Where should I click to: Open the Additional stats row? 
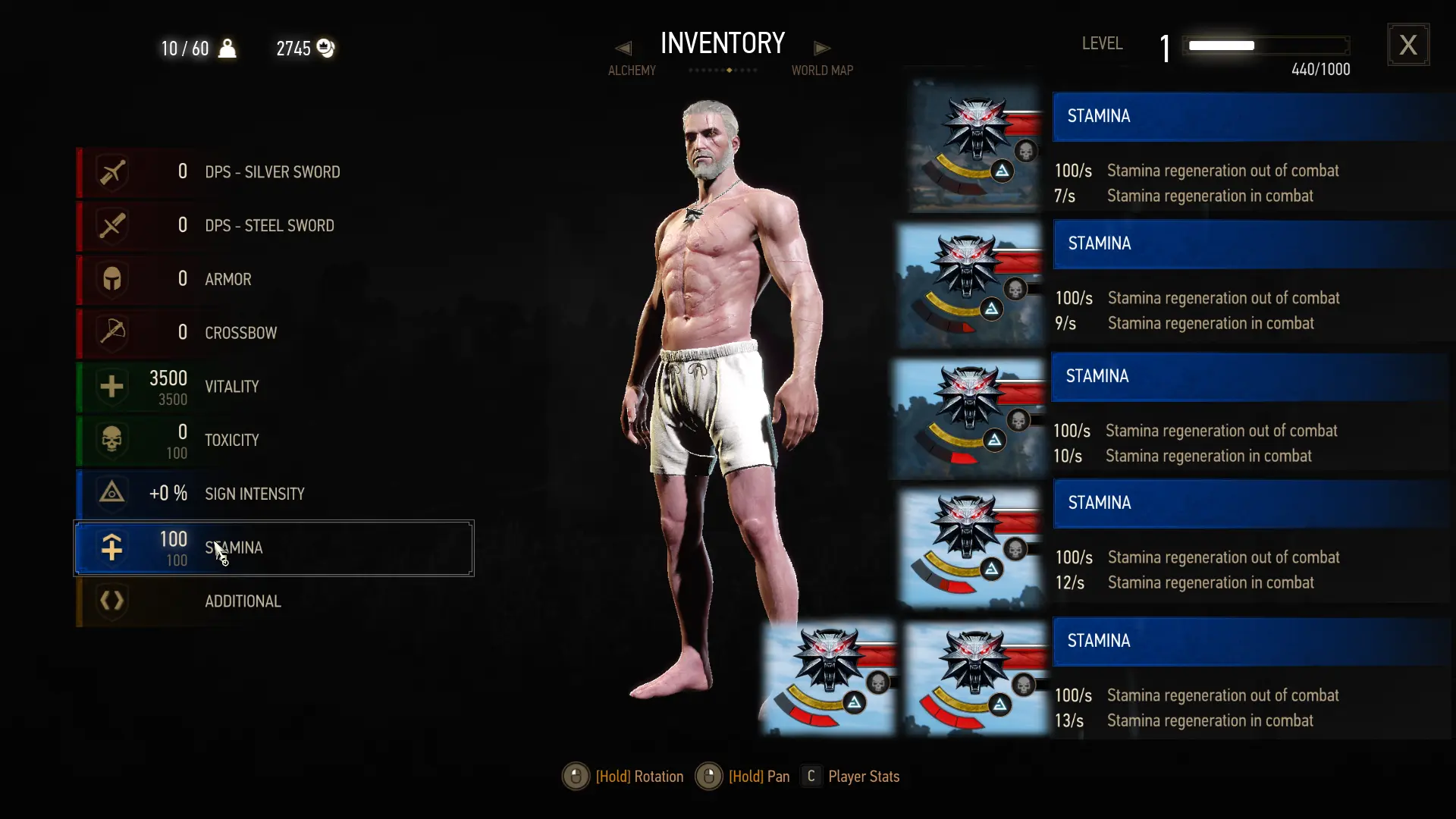coord(273,601)
